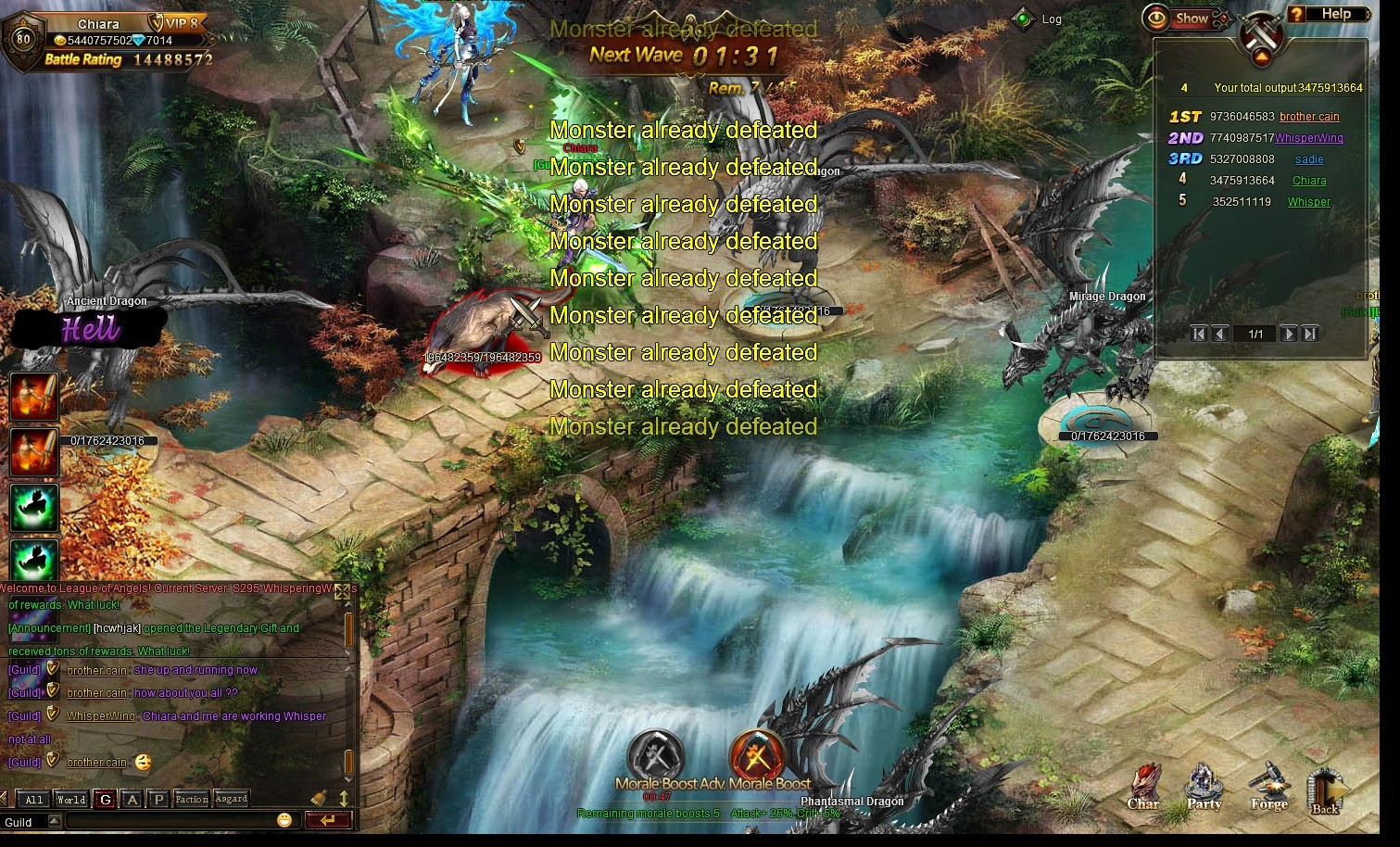1400x847 pixels.
Task: Open the Party menu
Action: (x=1204, y=788)
